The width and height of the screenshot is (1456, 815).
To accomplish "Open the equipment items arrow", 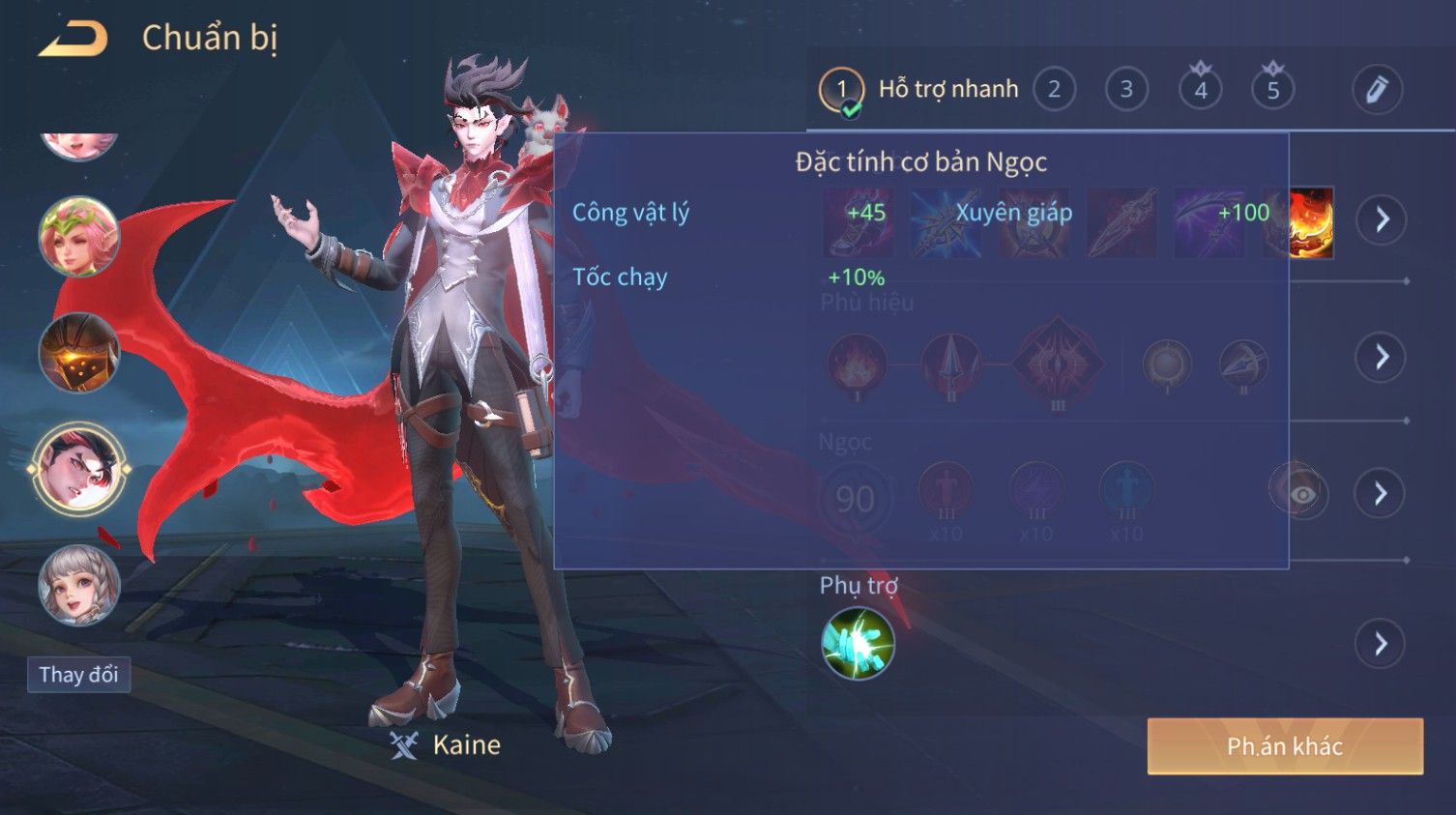I will (1382, 220).
